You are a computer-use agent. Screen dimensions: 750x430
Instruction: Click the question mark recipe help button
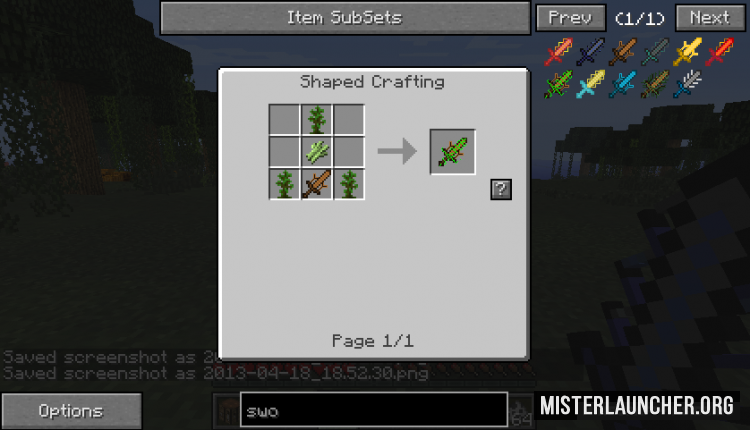click(501, 190)
